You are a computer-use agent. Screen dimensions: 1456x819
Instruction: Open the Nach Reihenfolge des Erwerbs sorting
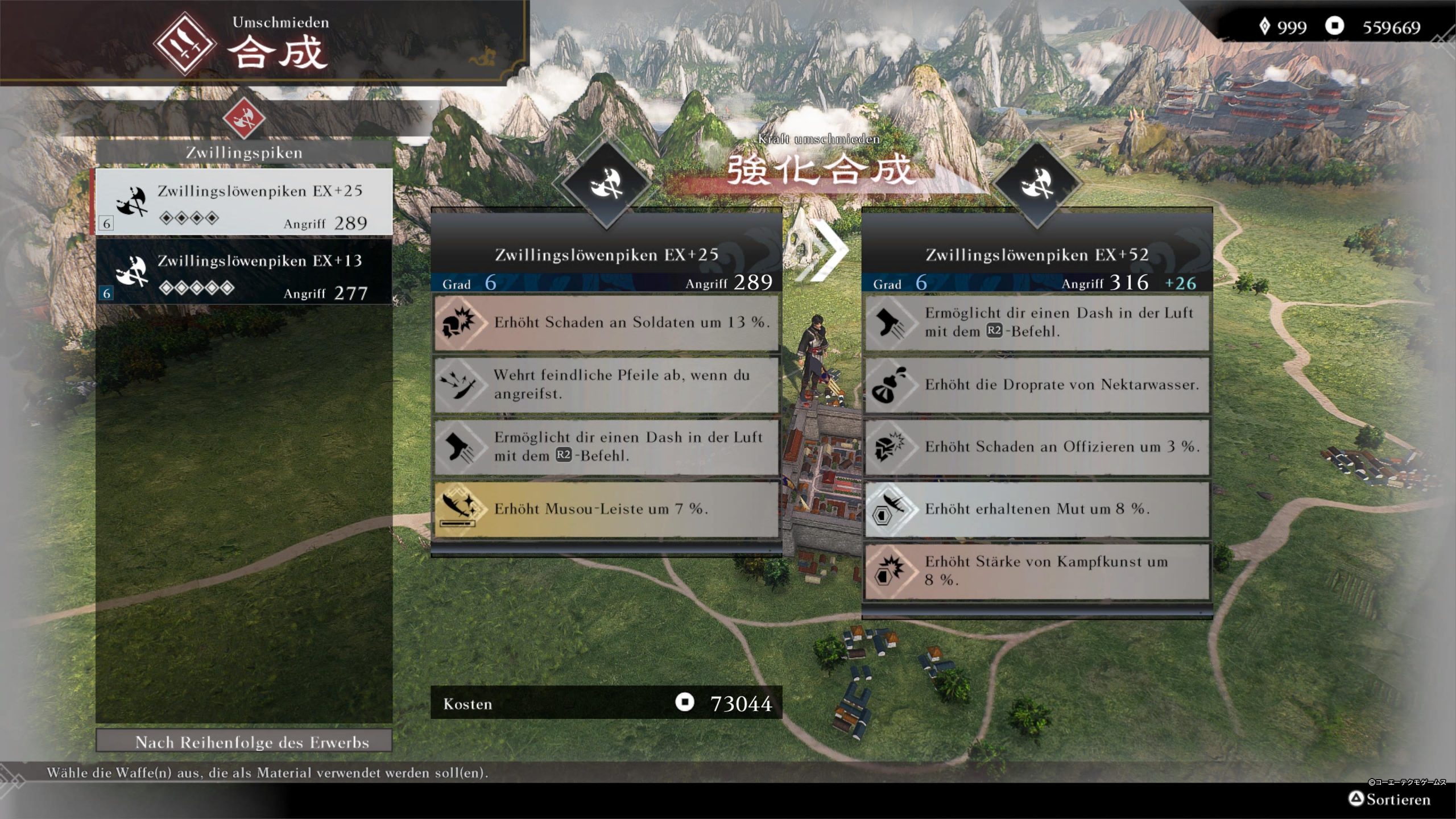coord(243,742)
